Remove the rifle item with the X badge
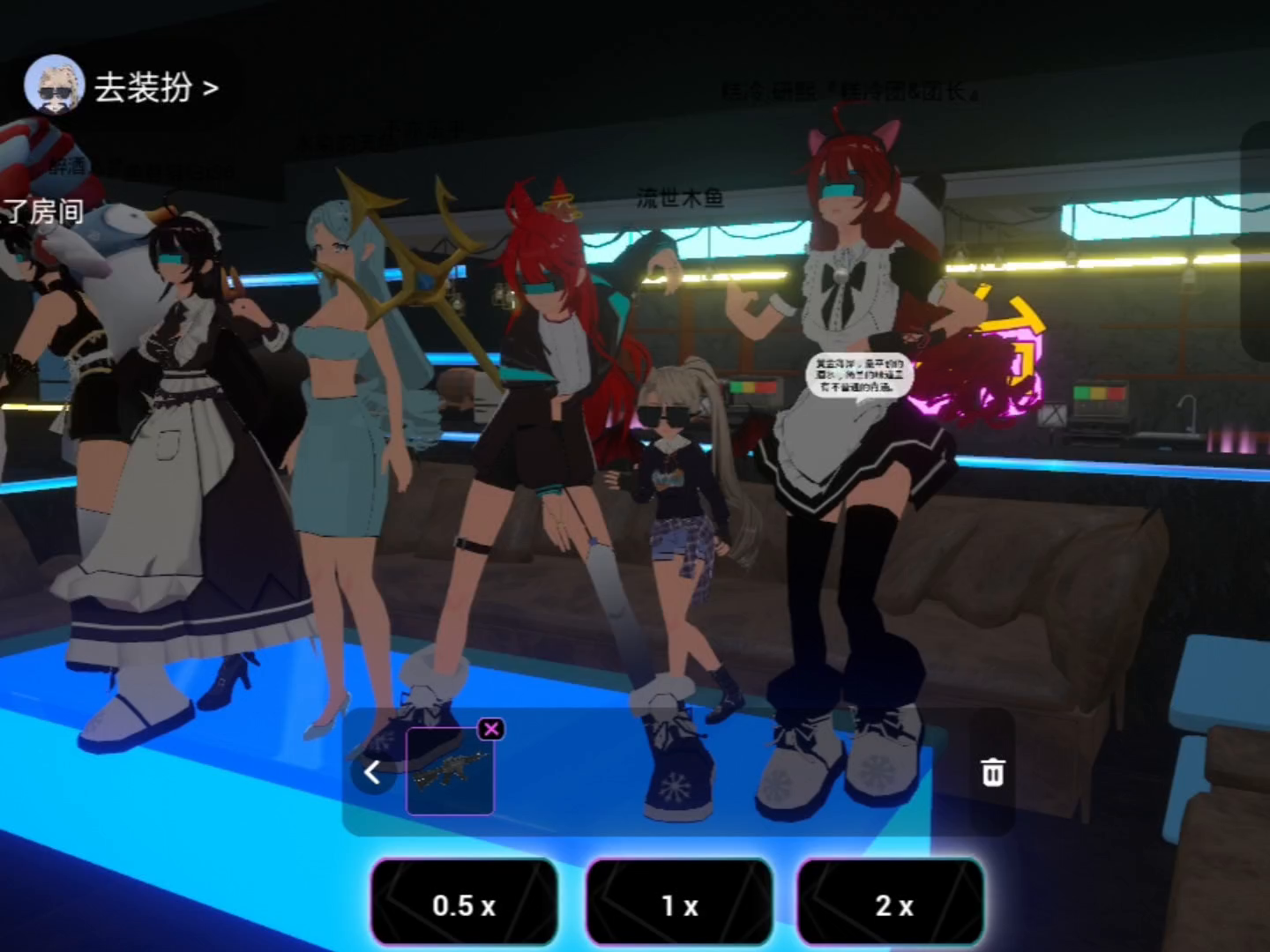The width and height of the screenshot is (1270, 952). click(x=491, y=729)
